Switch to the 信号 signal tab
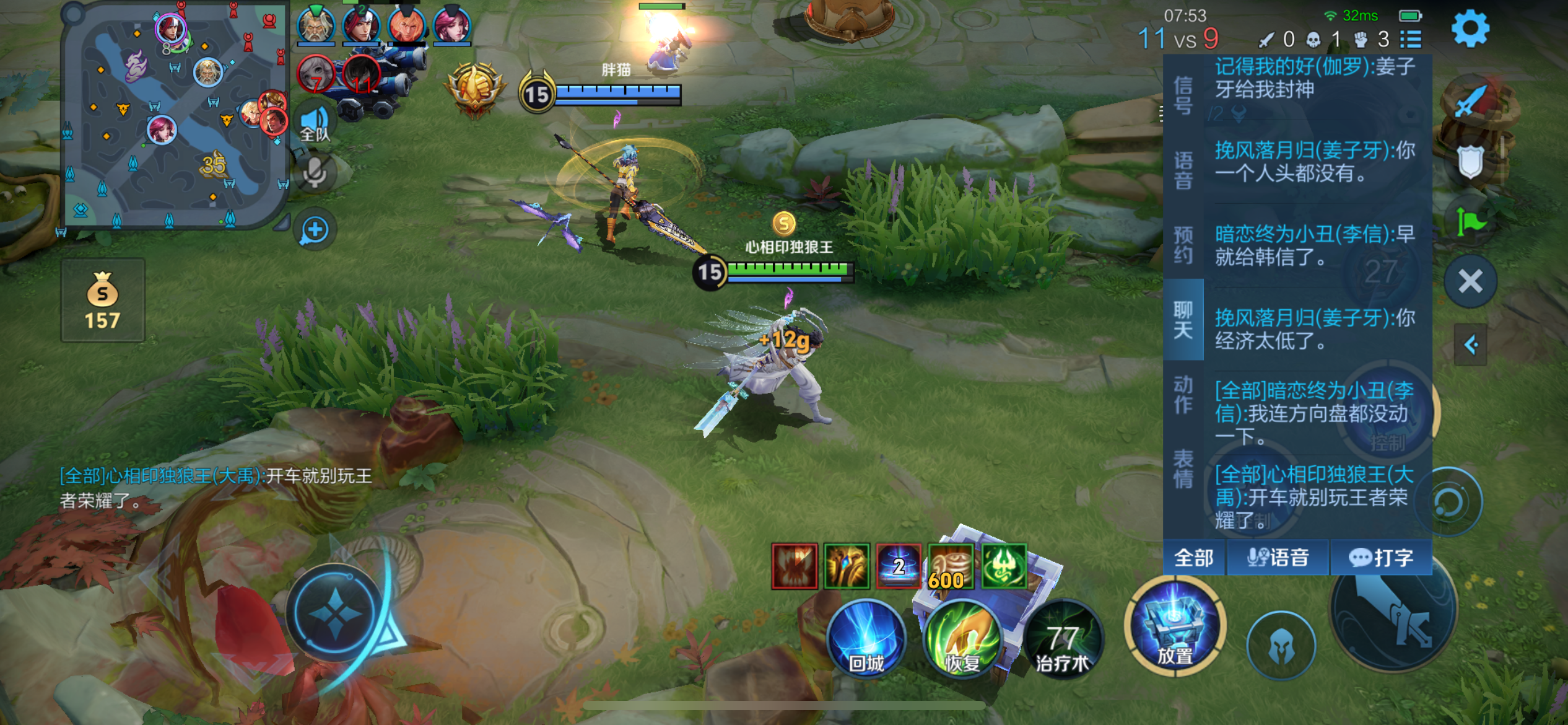Image resolution: width=1568 pixels, height=725 pixels. click(x=1183, y=96)
